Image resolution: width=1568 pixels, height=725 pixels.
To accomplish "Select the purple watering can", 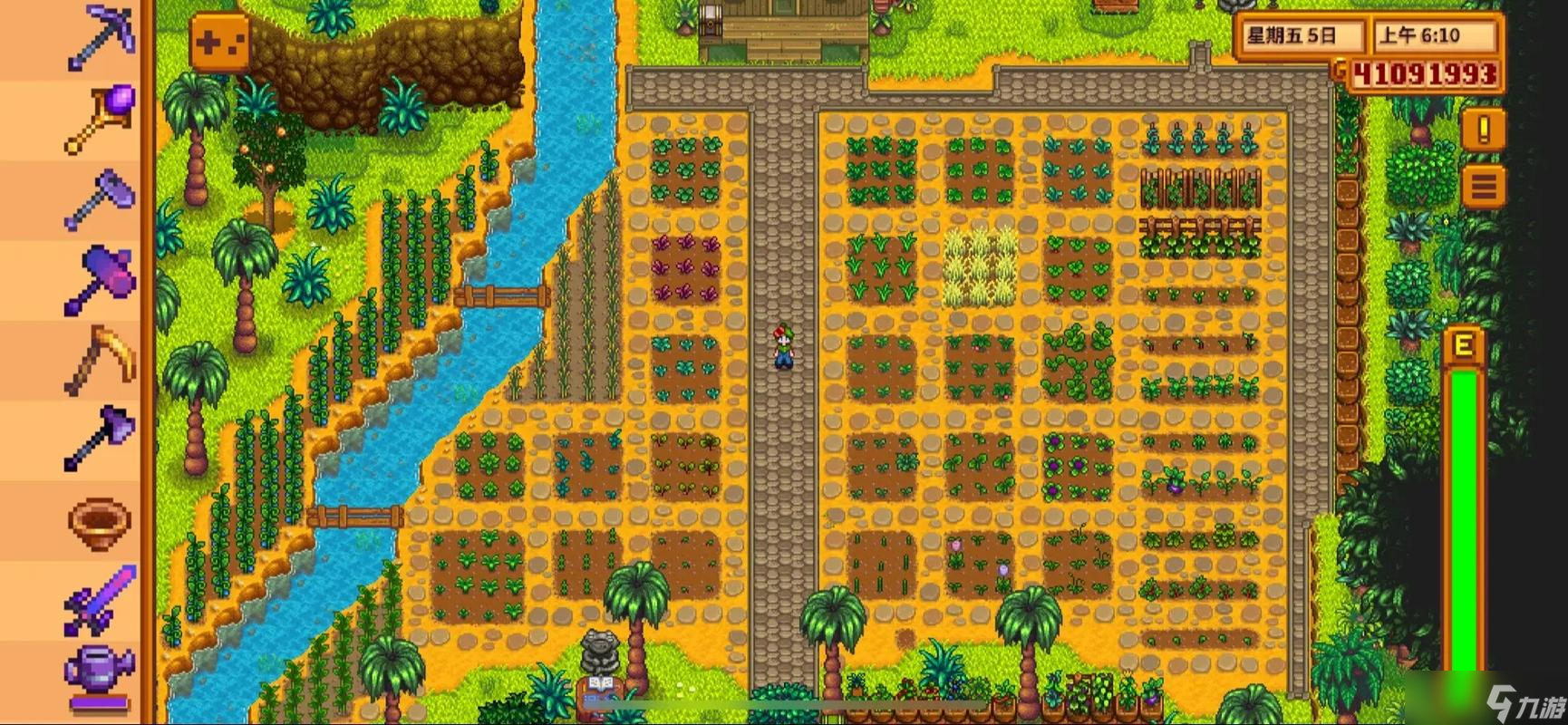I will click(x=100, y=675).
